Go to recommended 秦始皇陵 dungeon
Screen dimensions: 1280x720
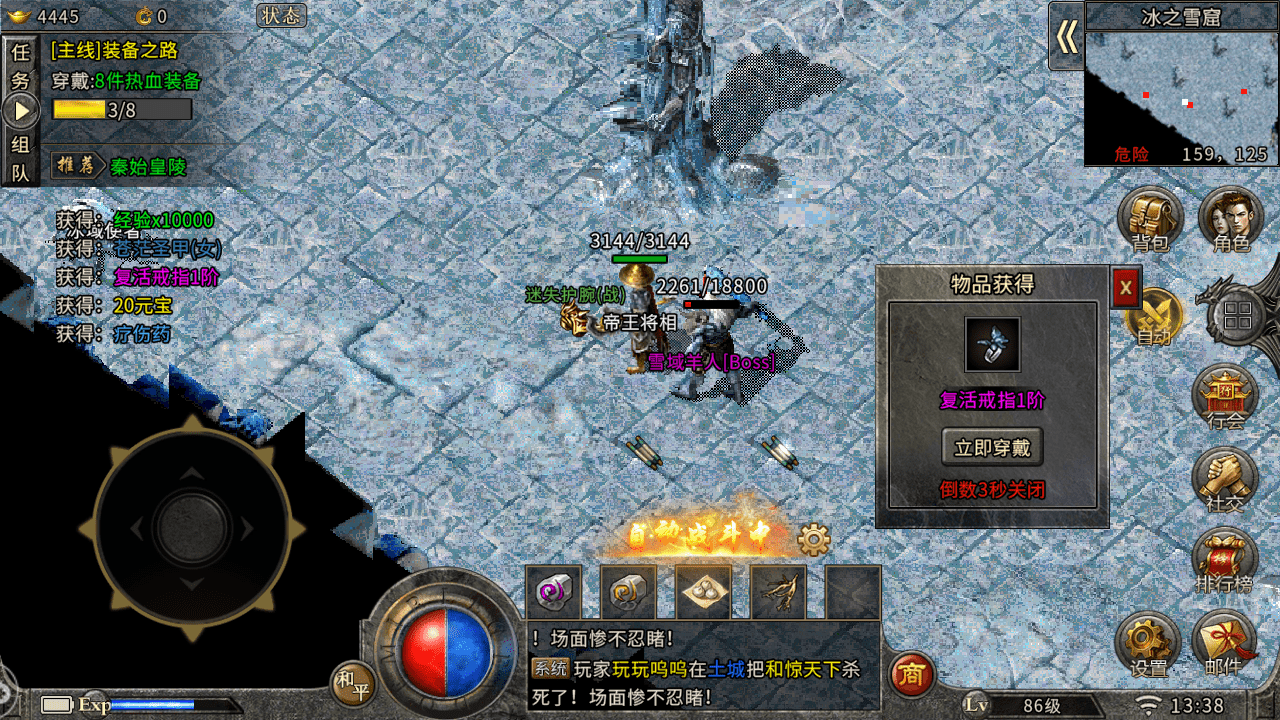[x=148, y=166]
